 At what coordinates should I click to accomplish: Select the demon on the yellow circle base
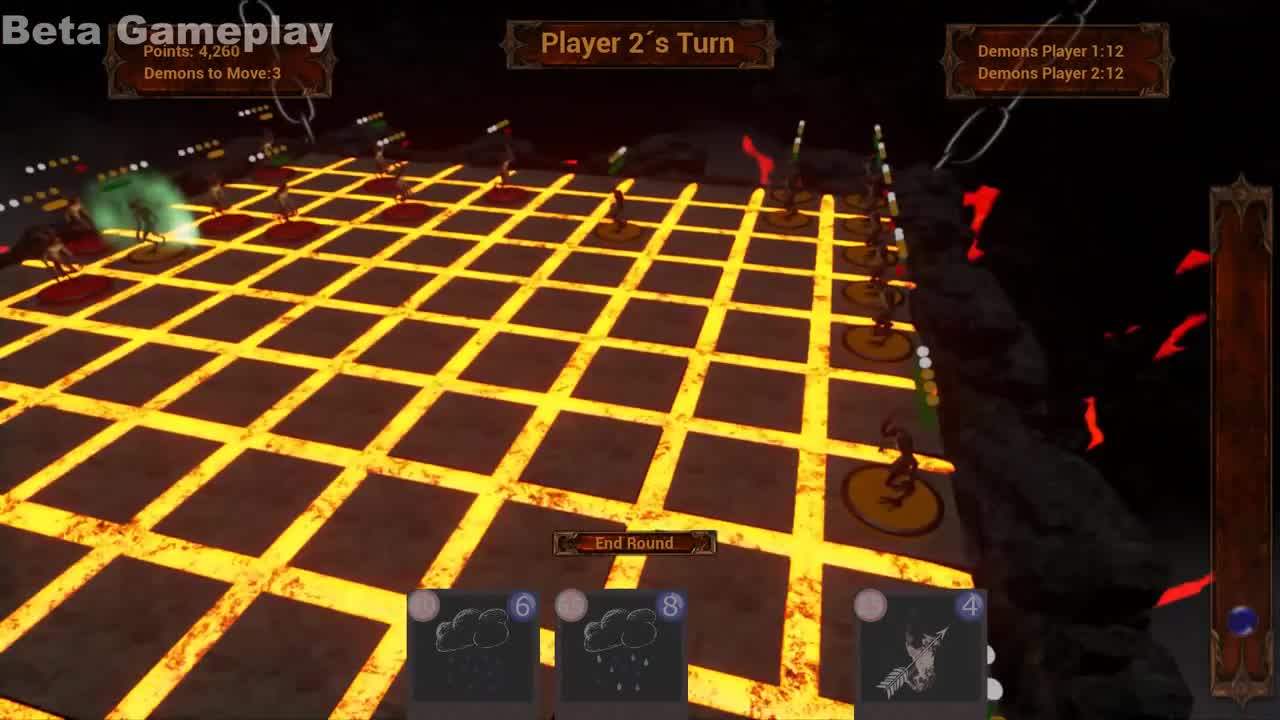893,470
